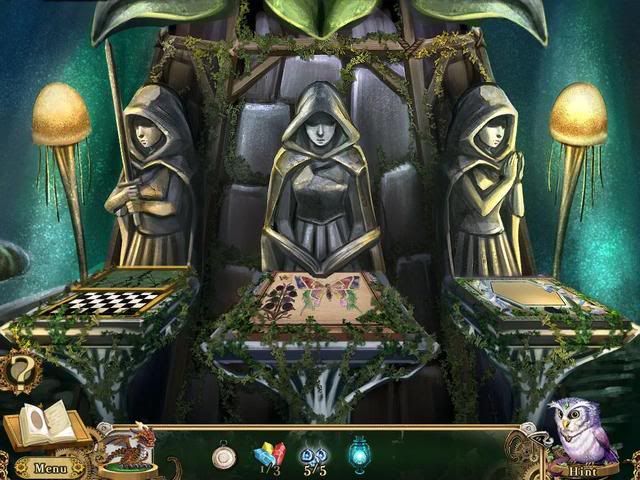
Task: Select the glowing teal lantern item
Action: point(360,453)
